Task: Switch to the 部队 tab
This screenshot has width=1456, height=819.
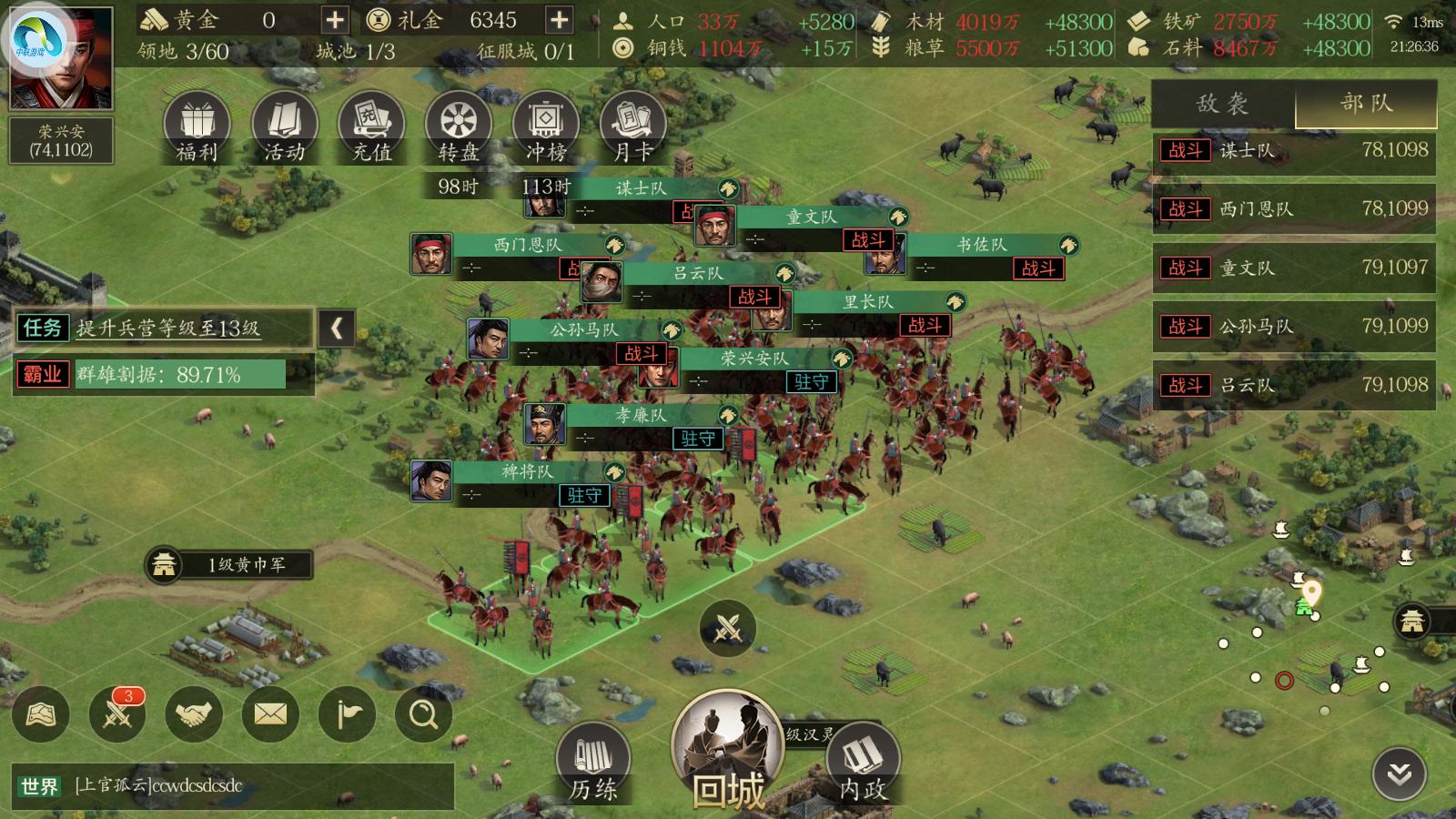Action: tap(1366, 104)
